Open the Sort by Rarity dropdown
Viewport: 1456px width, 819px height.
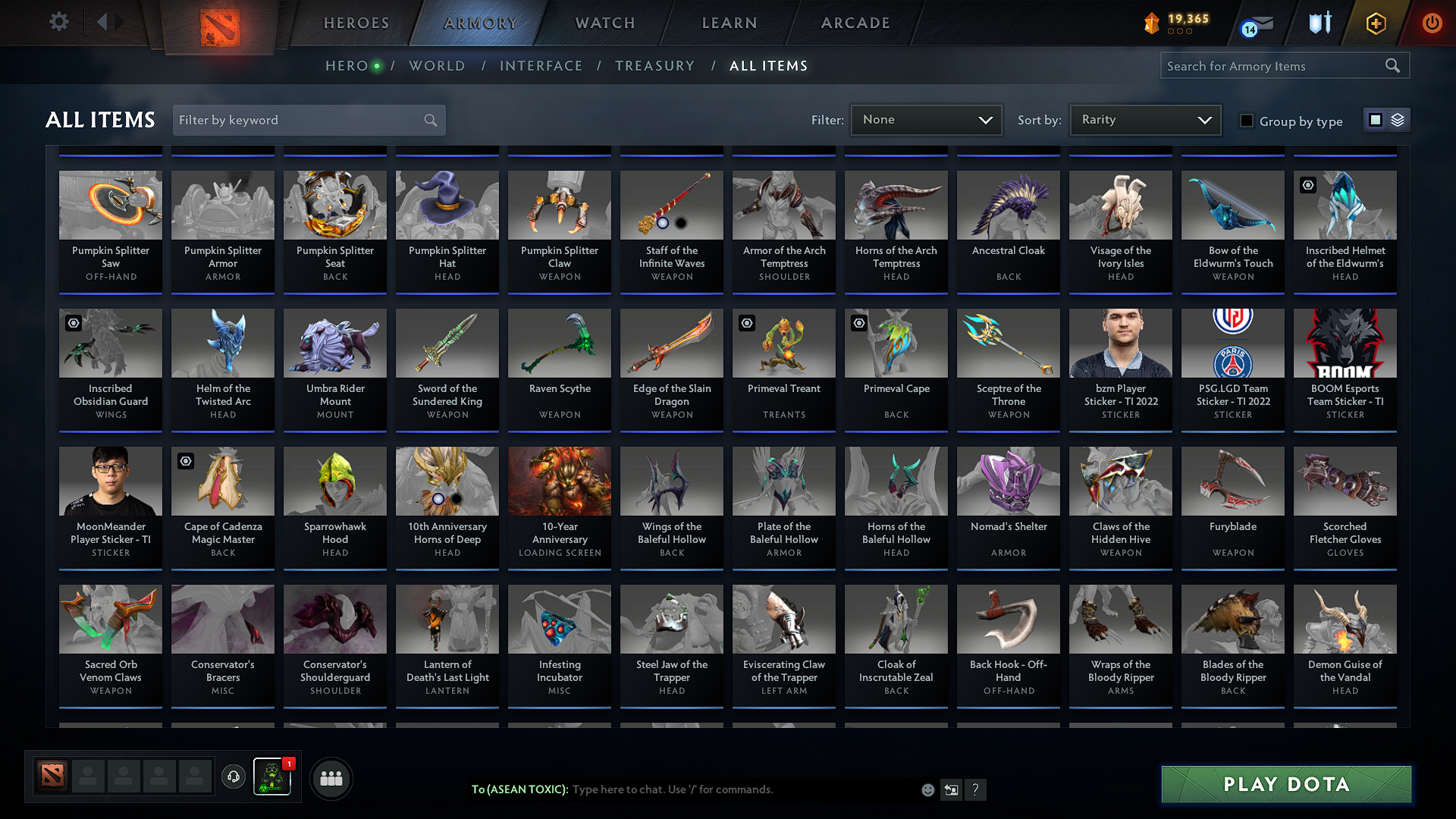(1144, 120)
